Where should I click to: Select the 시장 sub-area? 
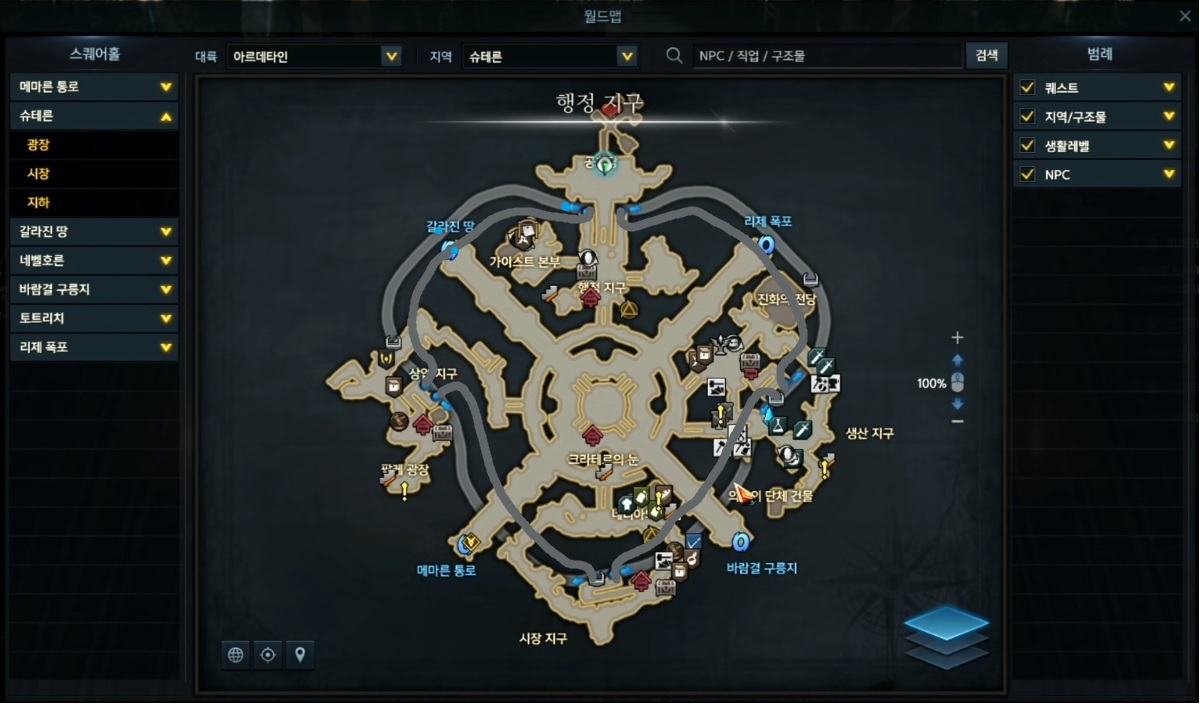(94, 174)
